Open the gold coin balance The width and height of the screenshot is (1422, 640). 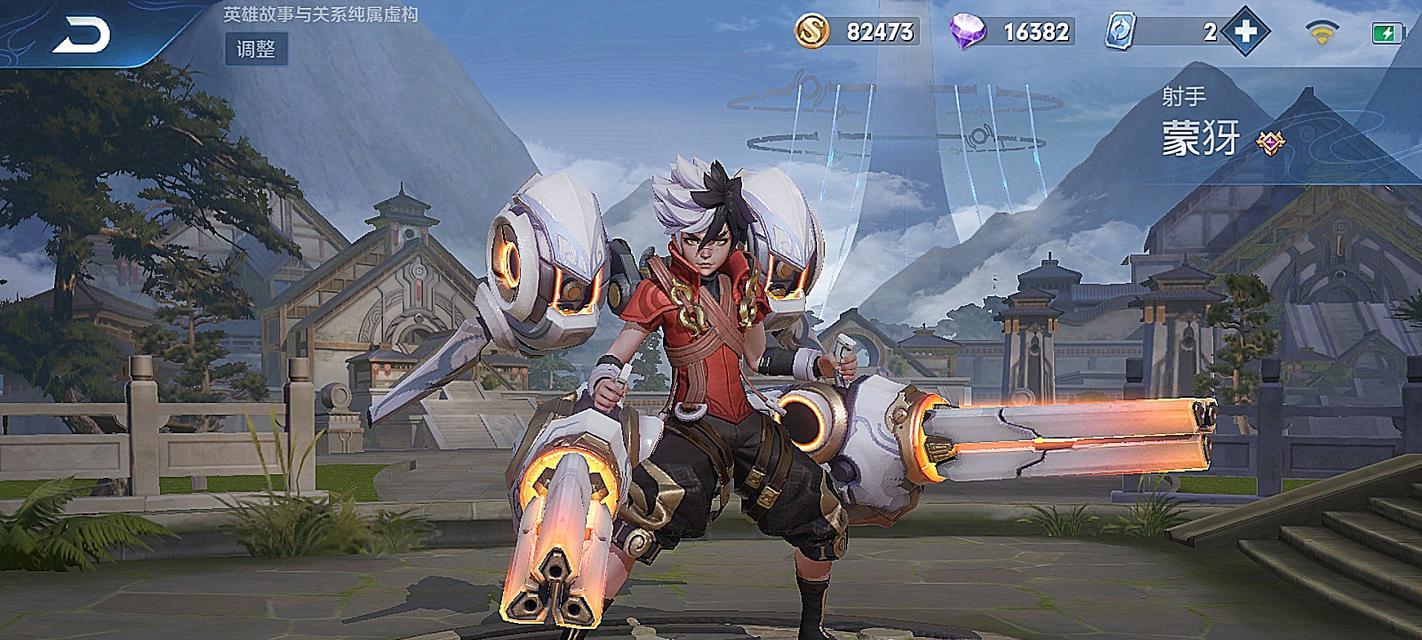pos(857,32)
